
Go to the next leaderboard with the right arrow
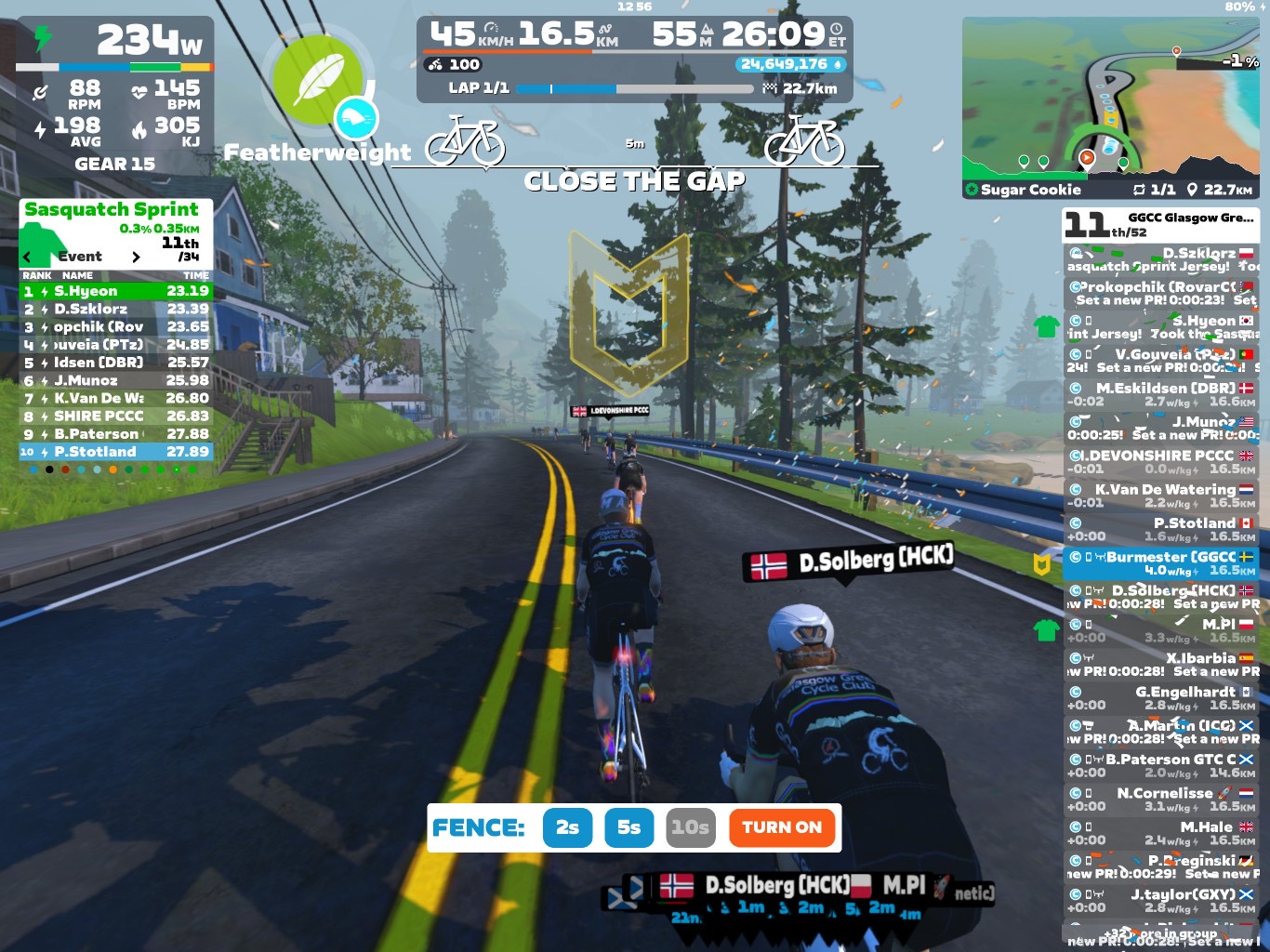pos(136,257)
